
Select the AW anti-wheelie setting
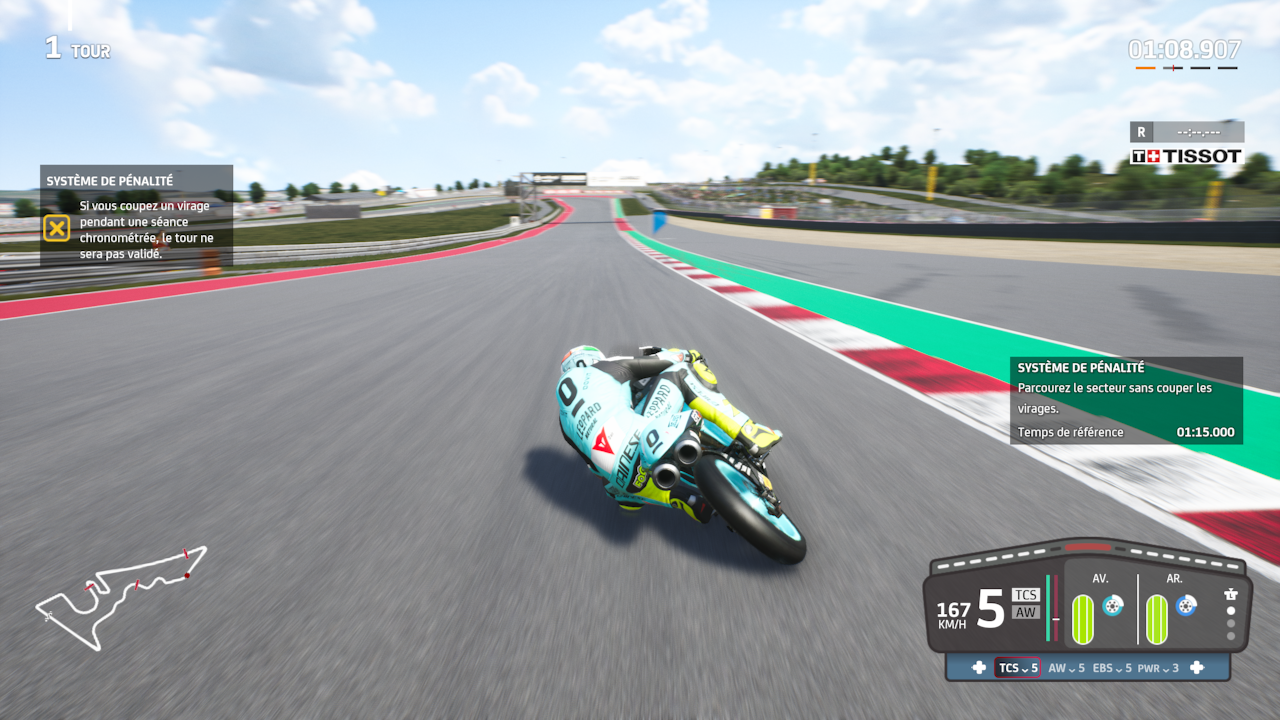click(x=1066, y=668)
